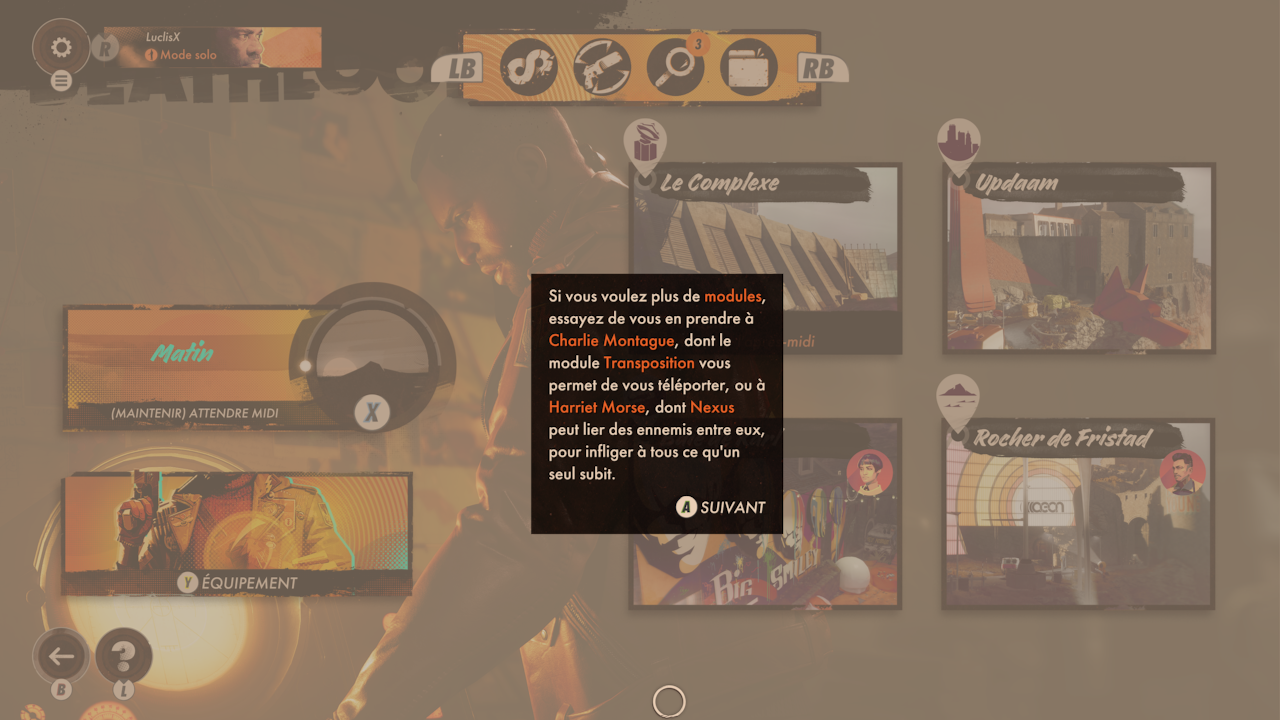Image resolution: width=1280 pixels, height=720 pixels.
Task: Pick the Rocher de Fristad location tile
Action: [1078, 514]
